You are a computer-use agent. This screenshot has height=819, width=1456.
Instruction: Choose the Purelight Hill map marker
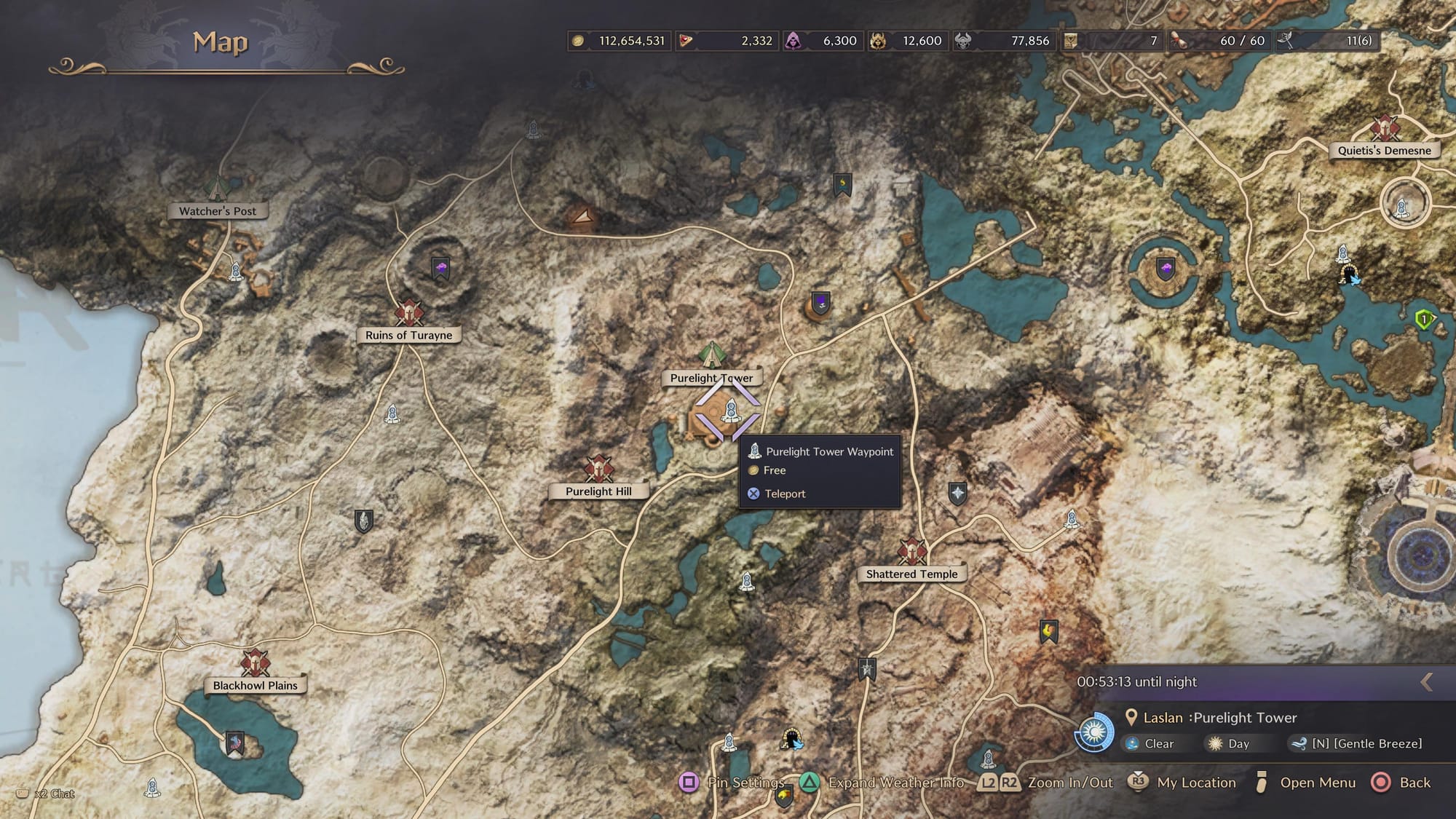click(x=598, y=470)
